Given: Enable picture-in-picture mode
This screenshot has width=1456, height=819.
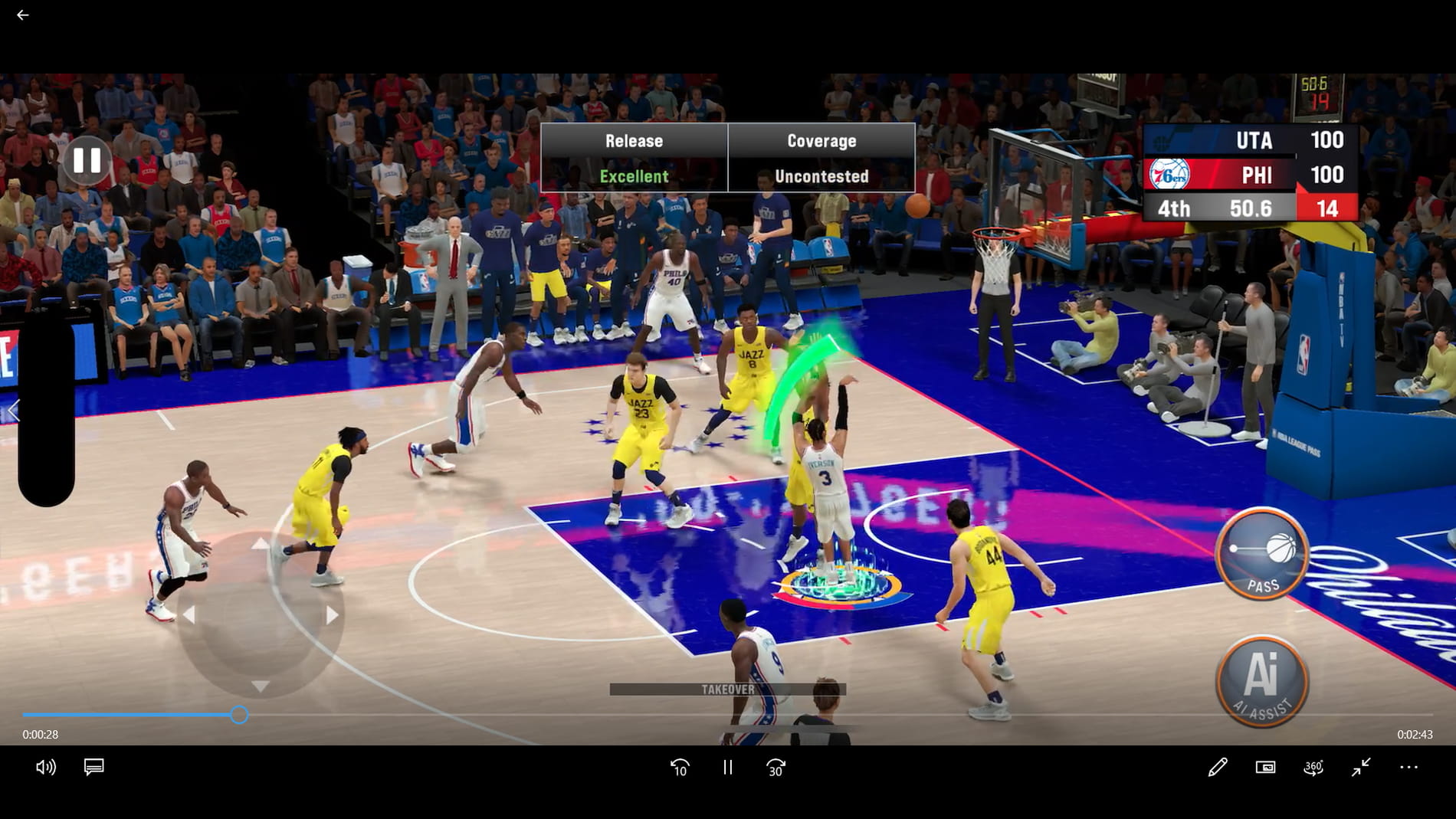Looking at the screenshot, I should pos(1267,767).
